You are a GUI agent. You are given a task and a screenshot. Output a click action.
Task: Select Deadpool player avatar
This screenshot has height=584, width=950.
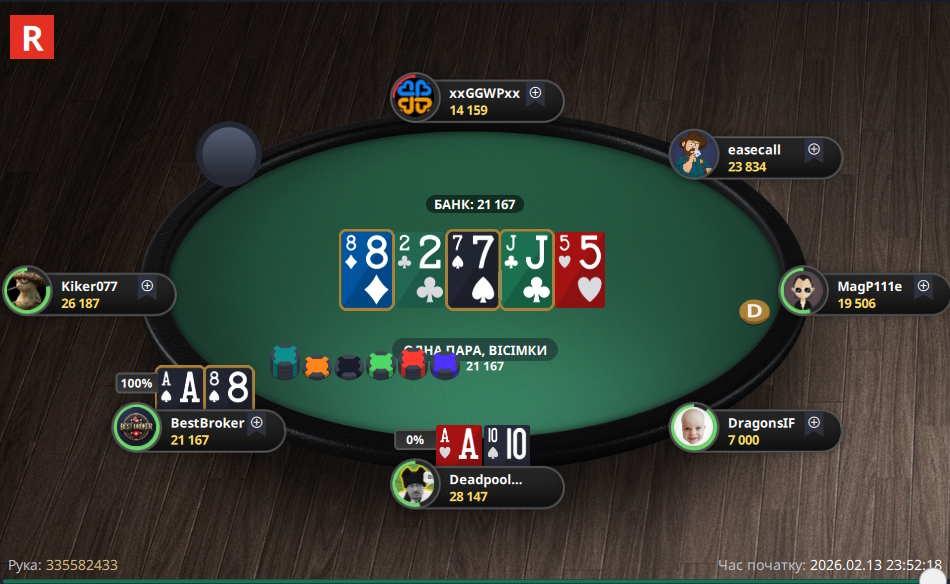(414, 485)
